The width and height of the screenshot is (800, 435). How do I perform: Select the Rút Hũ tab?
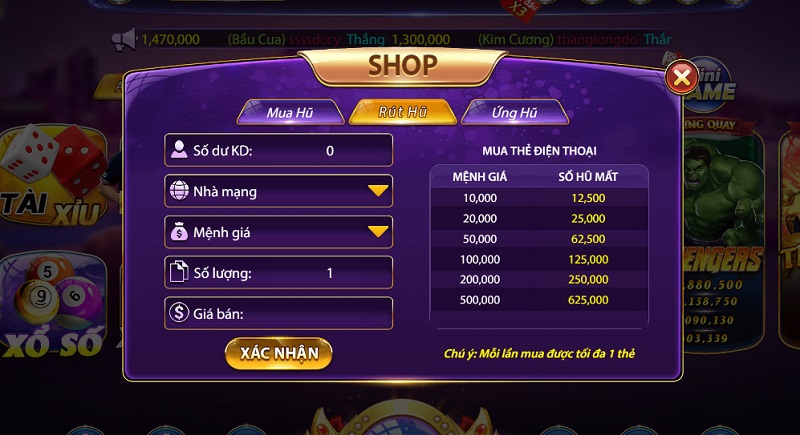(x=403, y=112)
